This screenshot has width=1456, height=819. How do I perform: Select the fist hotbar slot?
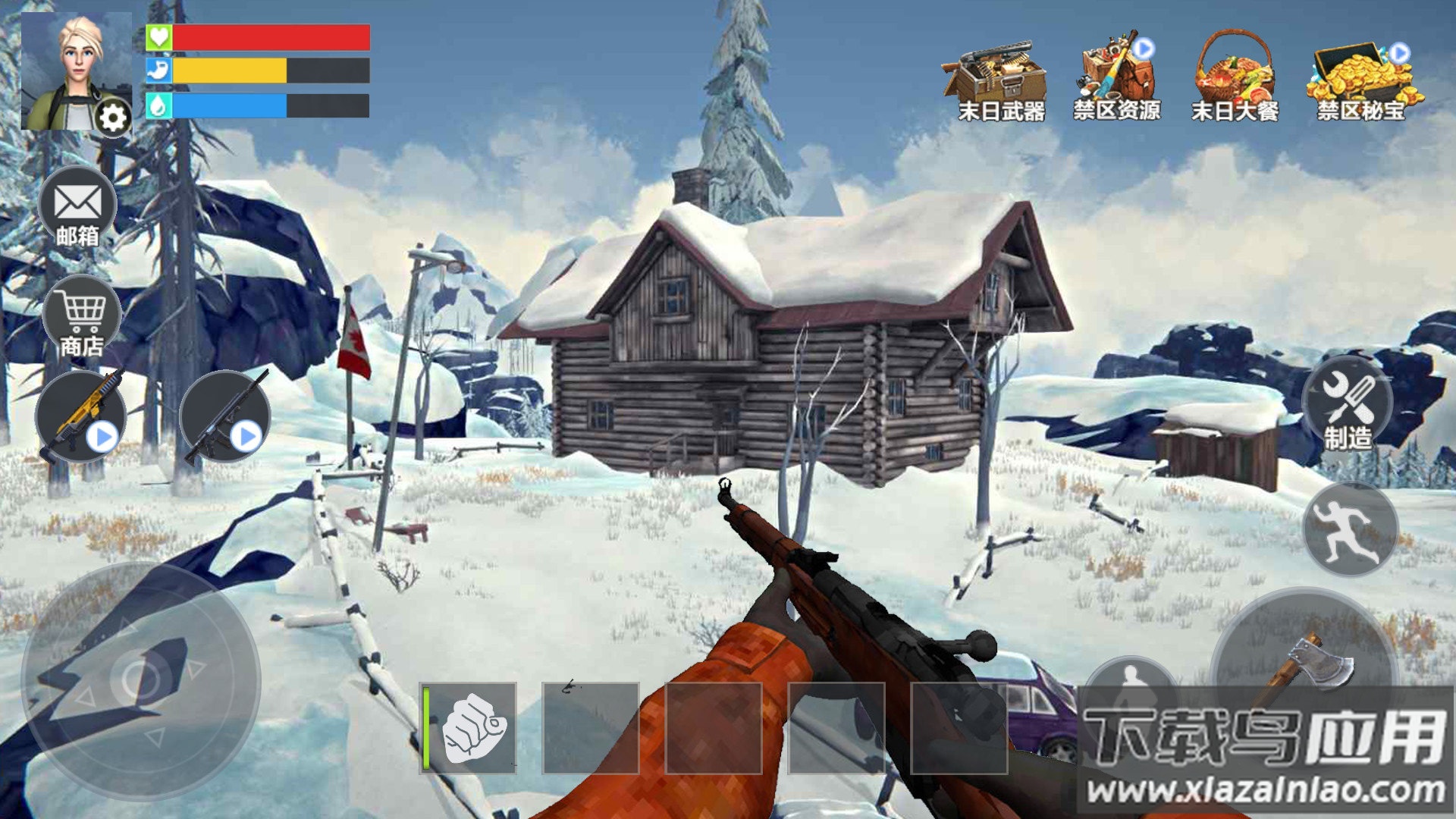pos(469,728)
